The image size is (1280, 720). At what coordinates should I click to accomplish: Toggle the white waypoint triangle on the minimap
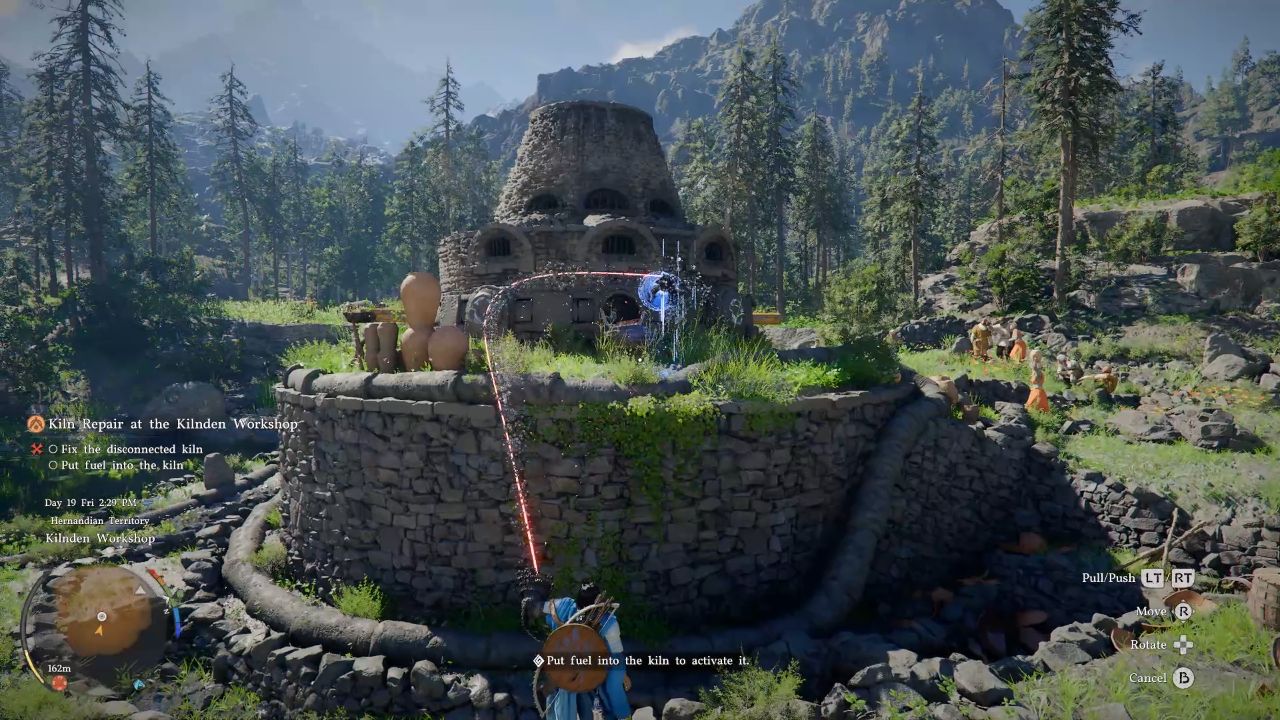[140, 590]
